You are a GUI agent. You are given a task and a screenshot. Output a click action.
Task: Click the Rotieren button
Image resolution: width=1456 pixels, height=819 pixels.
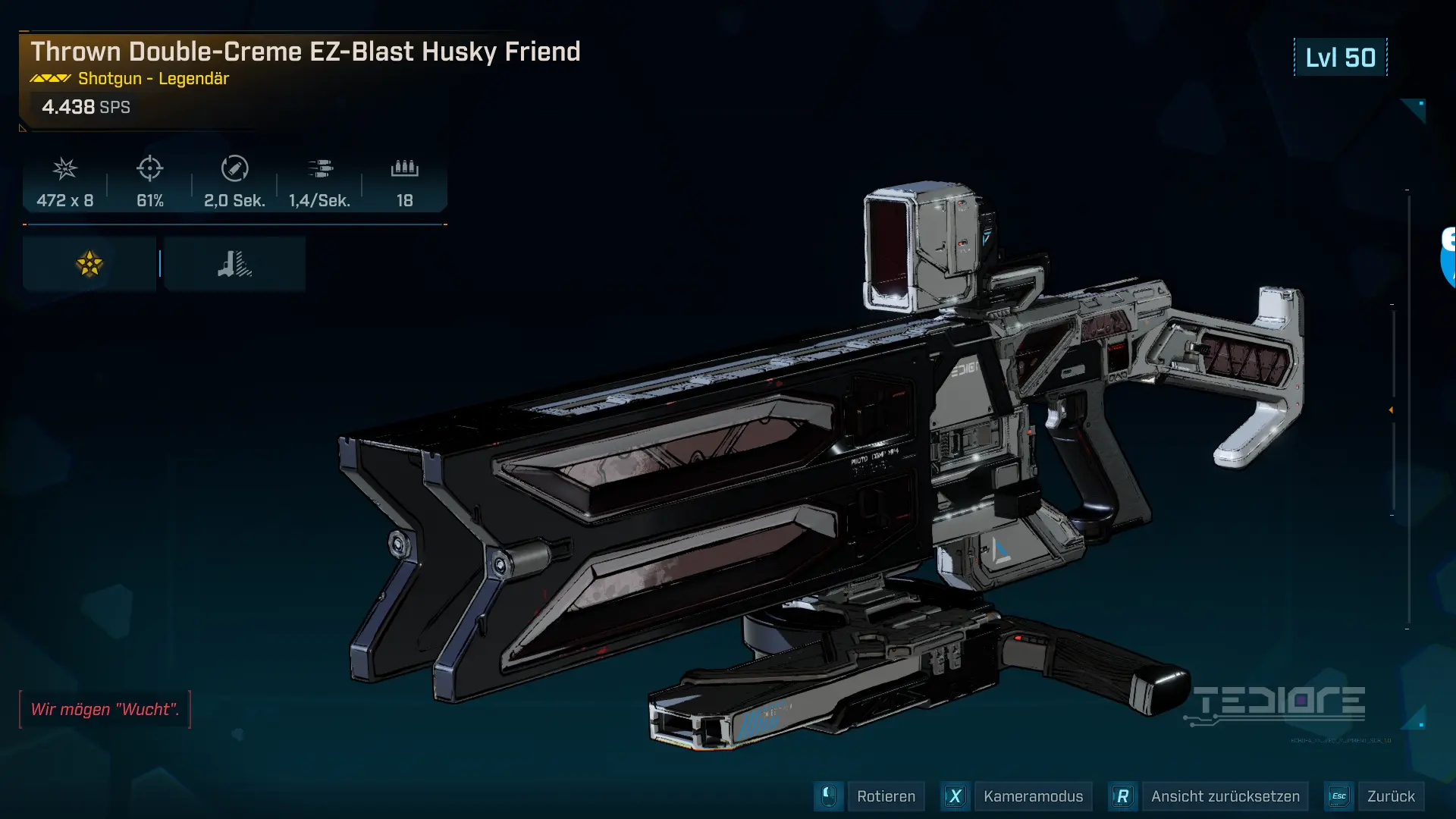coord(885,796)
